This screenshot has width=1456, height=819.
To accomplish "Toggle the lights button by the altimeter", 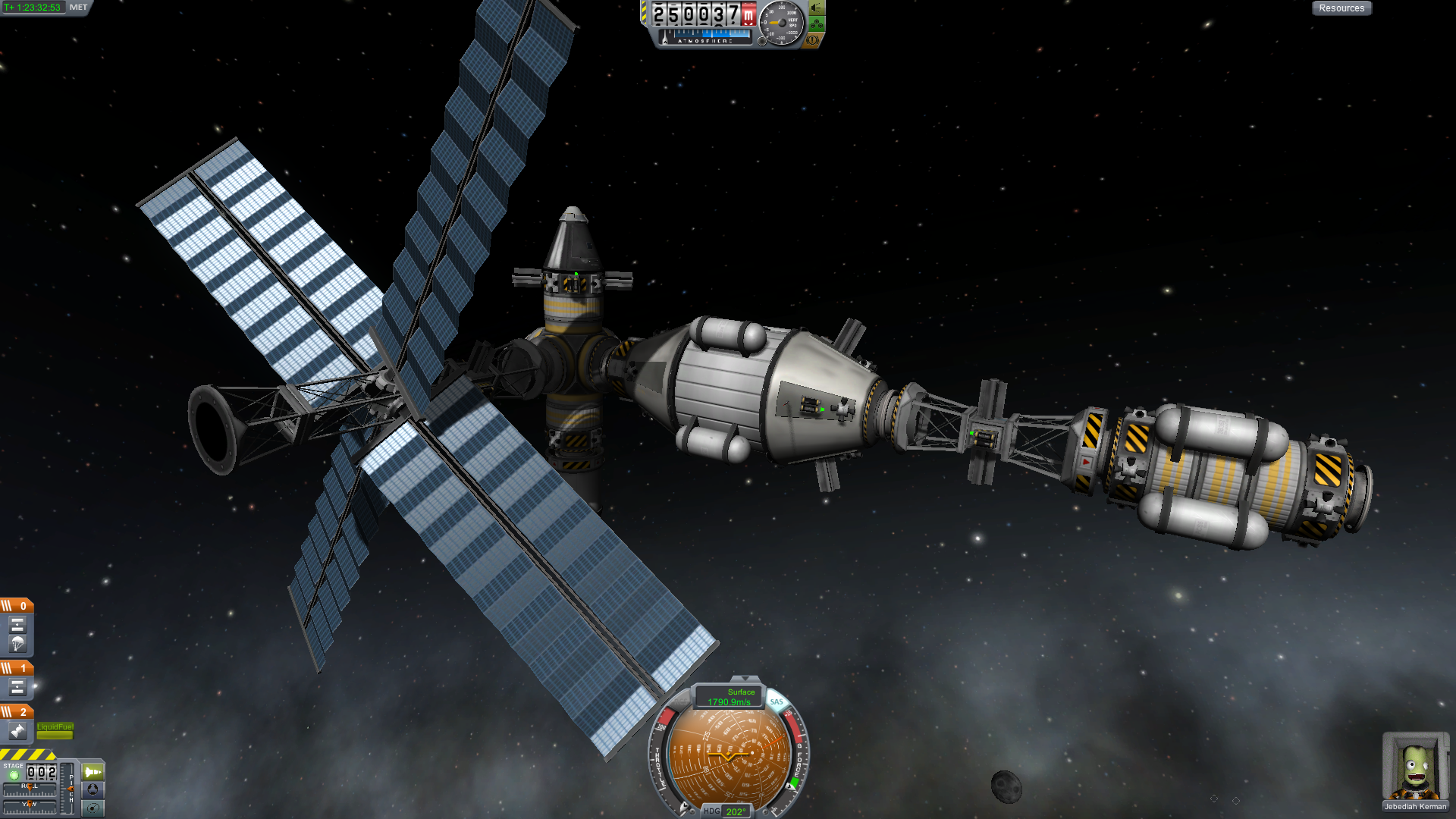I will pos(817,8).
